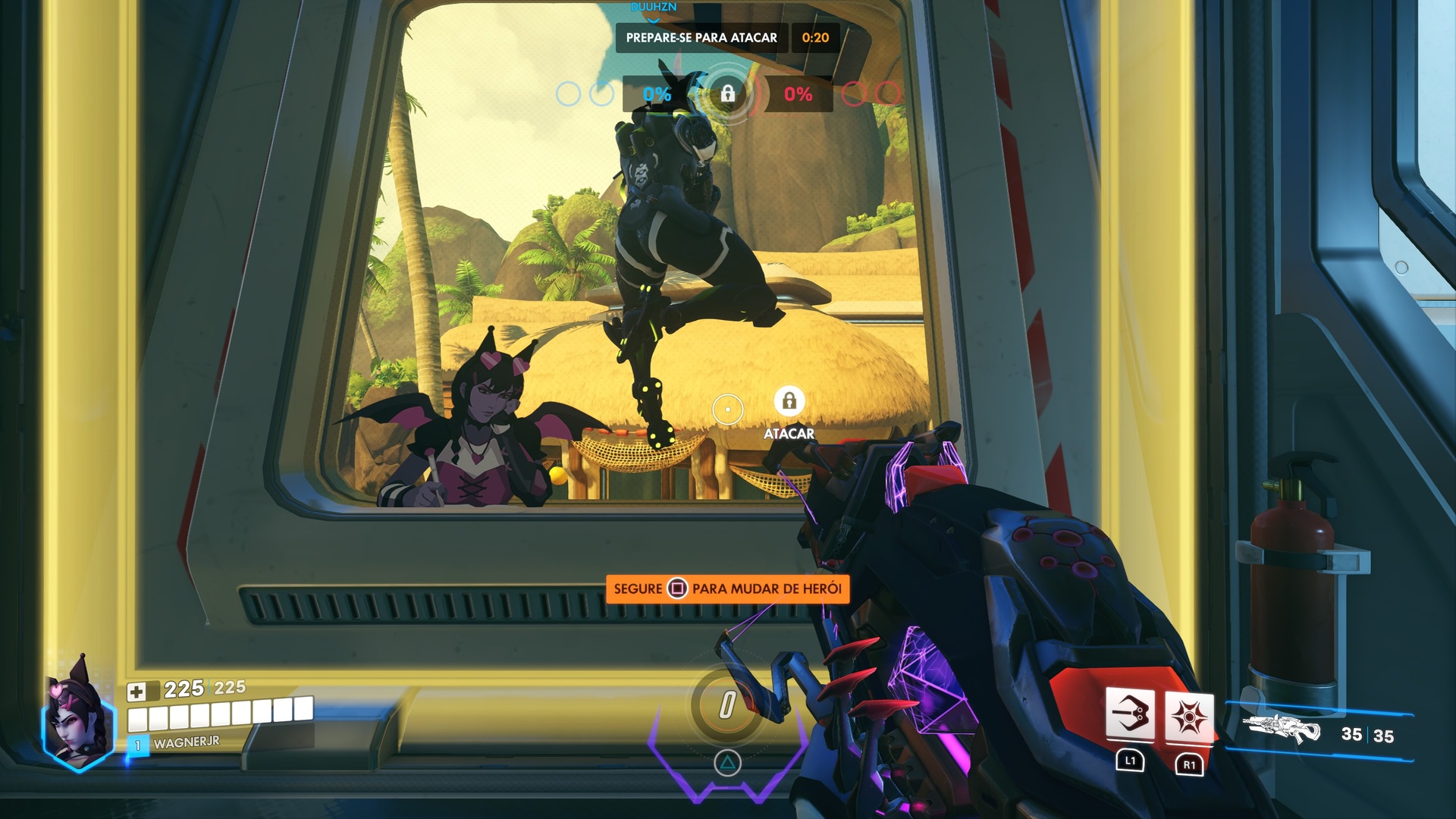This screenshot has width=1456, height=819.
Task: Activate the Venom Mine ability icon
Action: point(1188,716)
